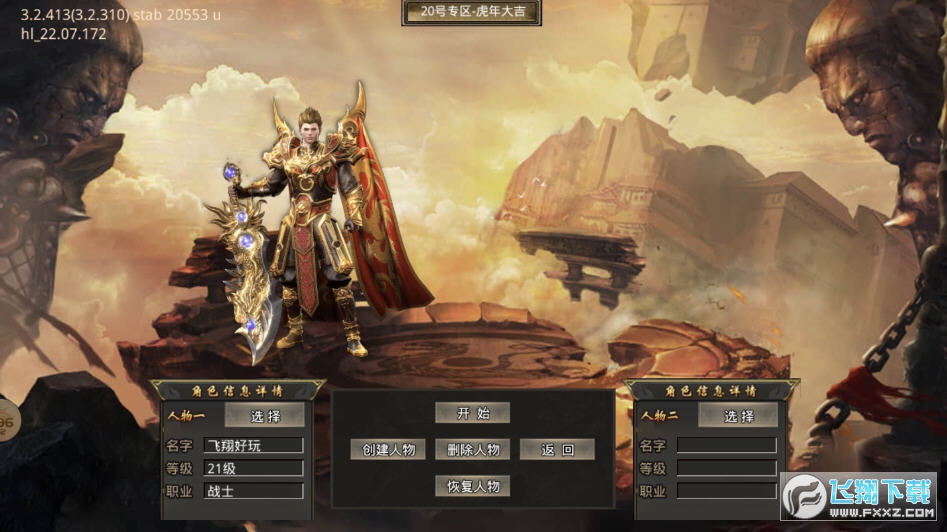The image size is (947, 532).
Task: Open the 20号专区-虎年大吉 server banner
Action: (472, 13)
